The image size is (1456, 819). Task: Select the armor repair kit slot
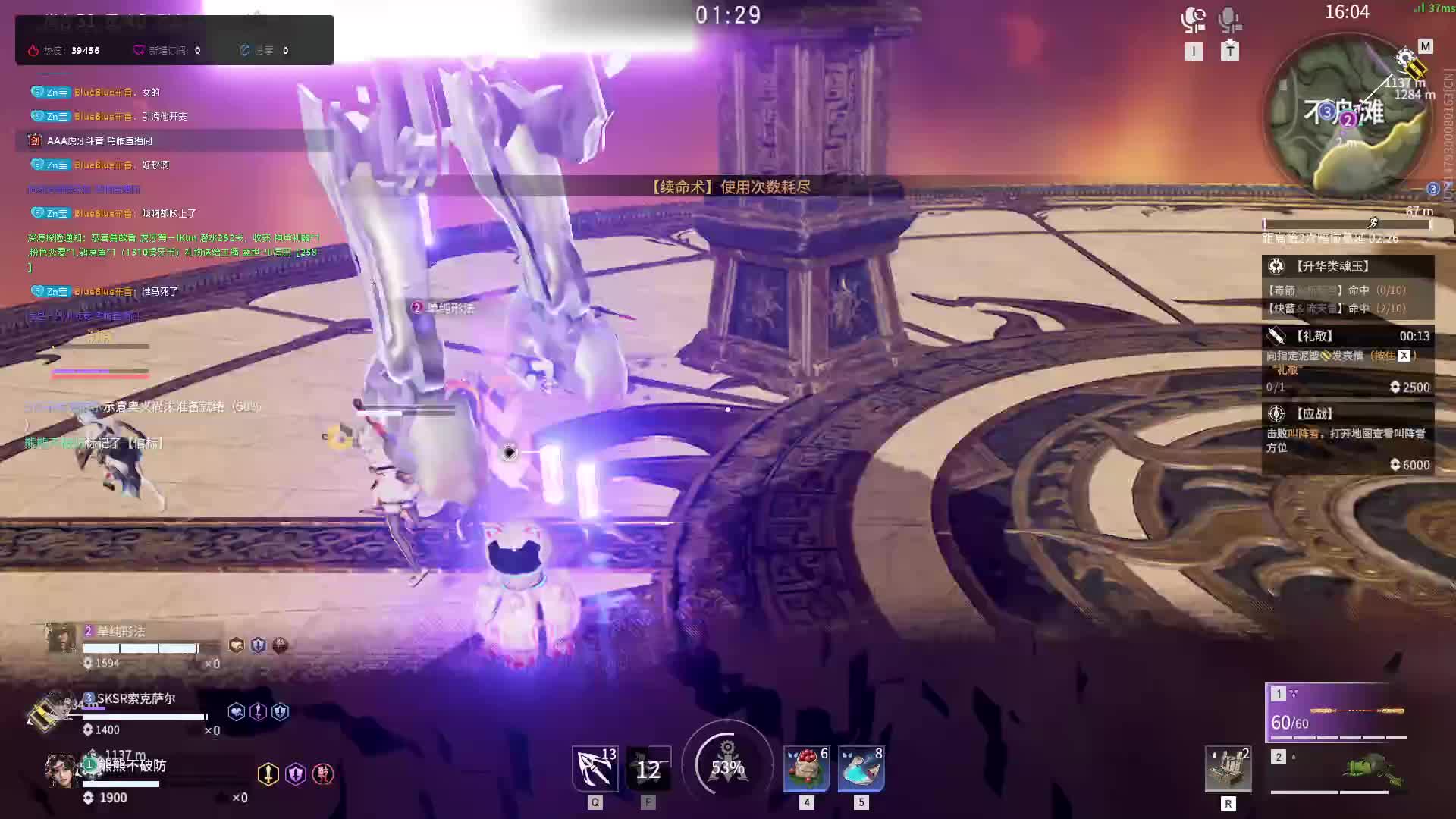[x=1228, y=769]
